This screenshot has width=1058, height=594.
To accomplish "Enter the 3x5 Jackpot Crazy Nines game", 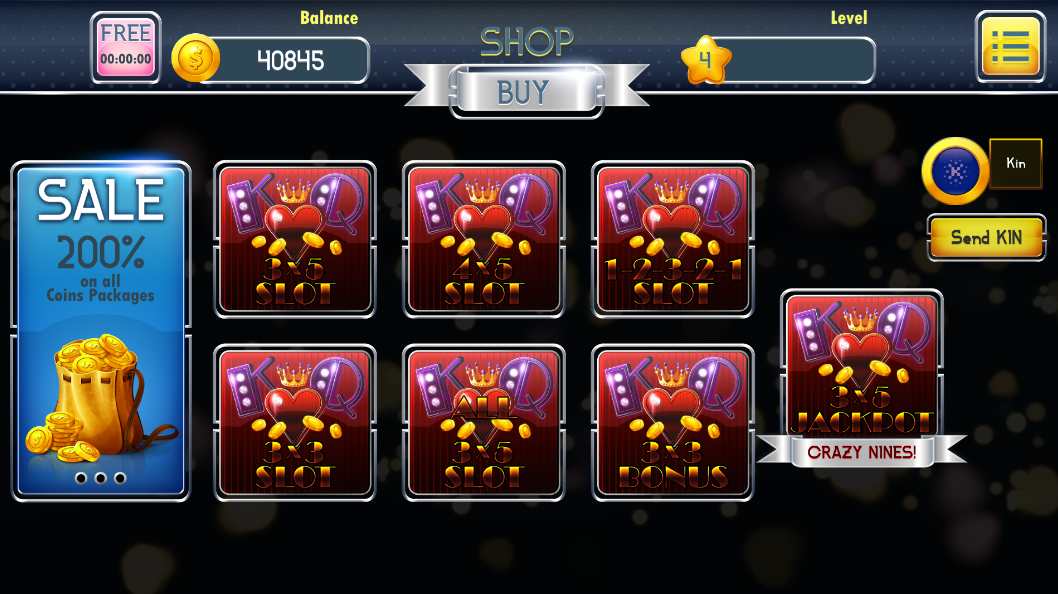I will coord(861,375).
